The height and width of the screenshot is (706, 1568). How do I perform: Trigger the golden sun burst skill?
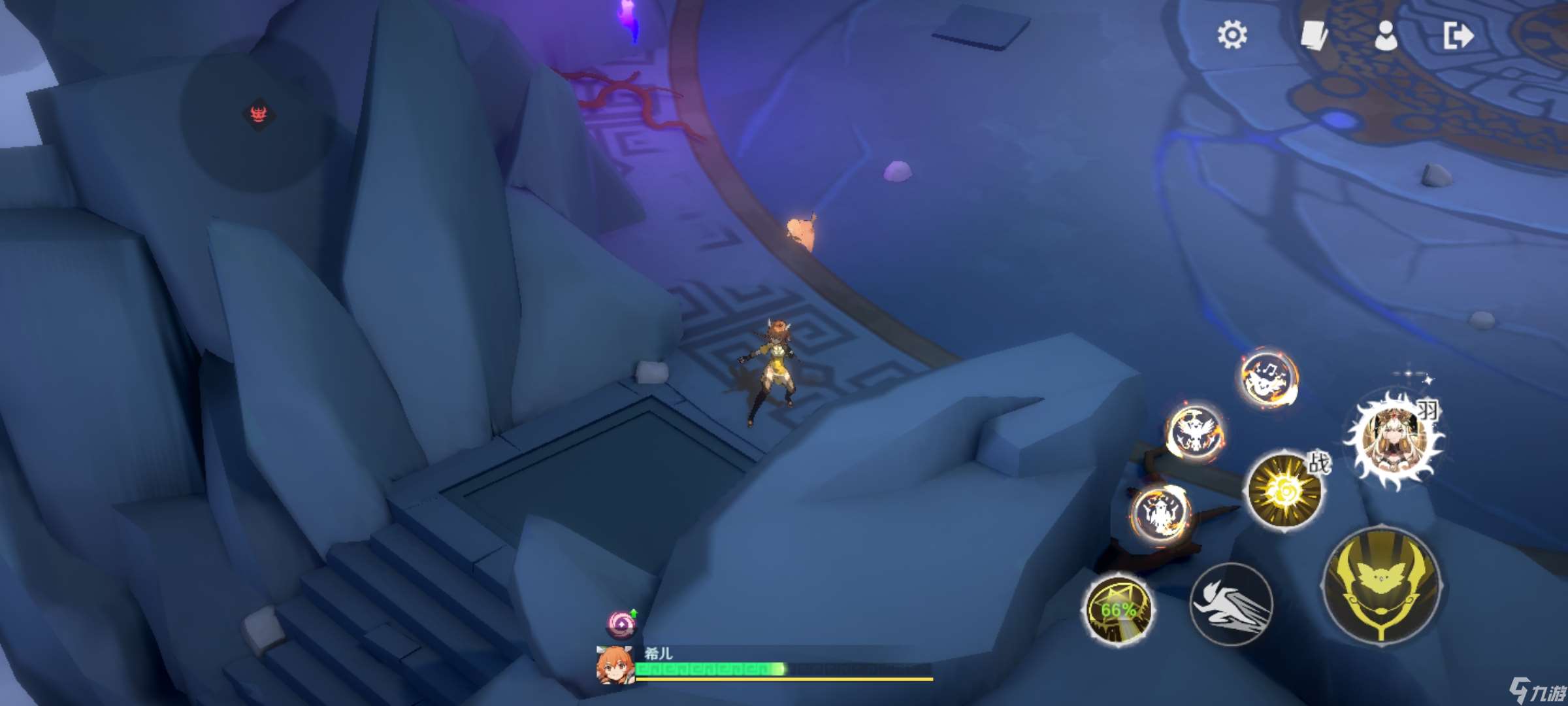(x=1284, y=490)
